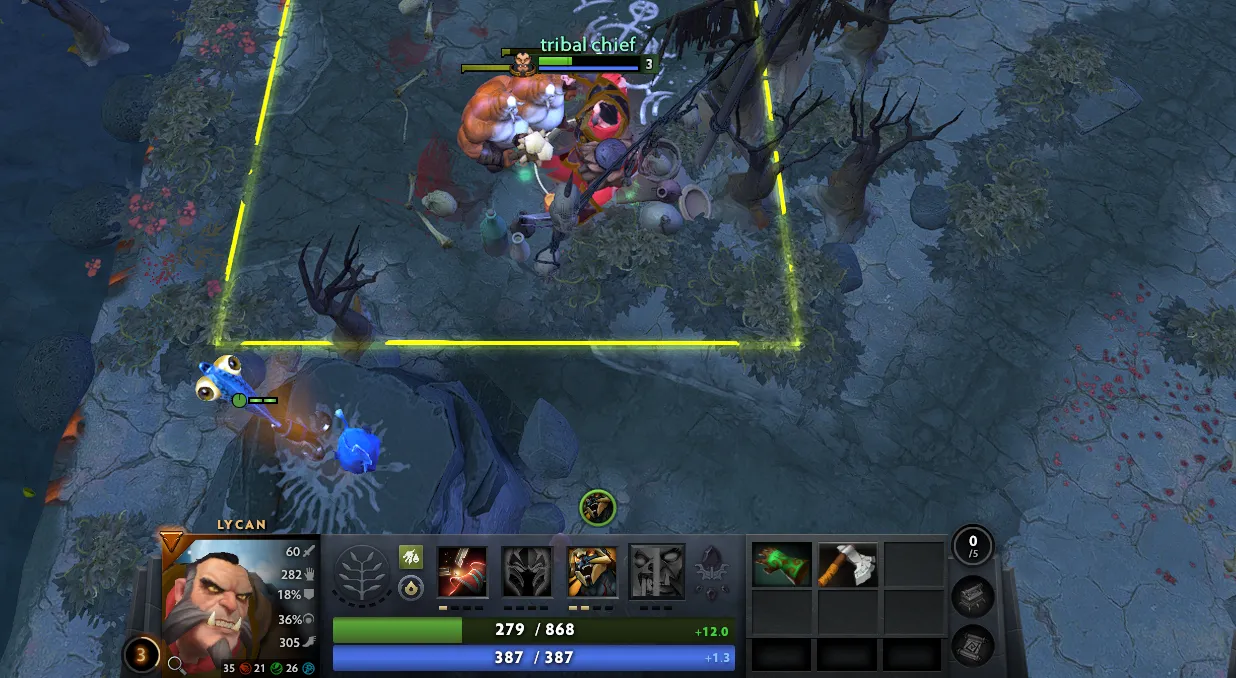The image size is (1236, 678).
Task: Show the Aghanim's scepter and shard status
Action: tap(710, 572)
